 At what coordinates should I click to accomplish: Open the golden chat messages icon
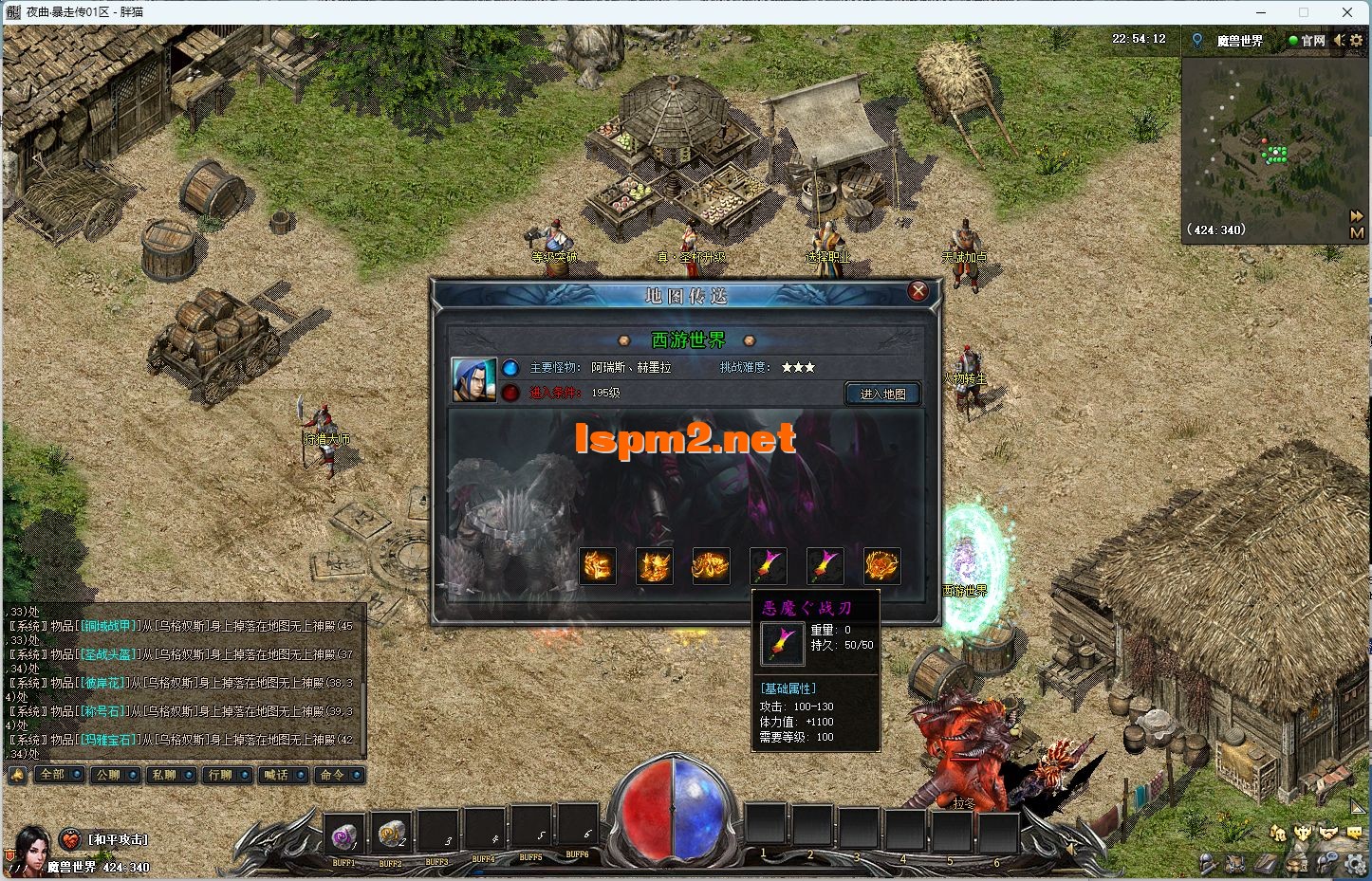pyautogui.click(x=1355, y=832)
